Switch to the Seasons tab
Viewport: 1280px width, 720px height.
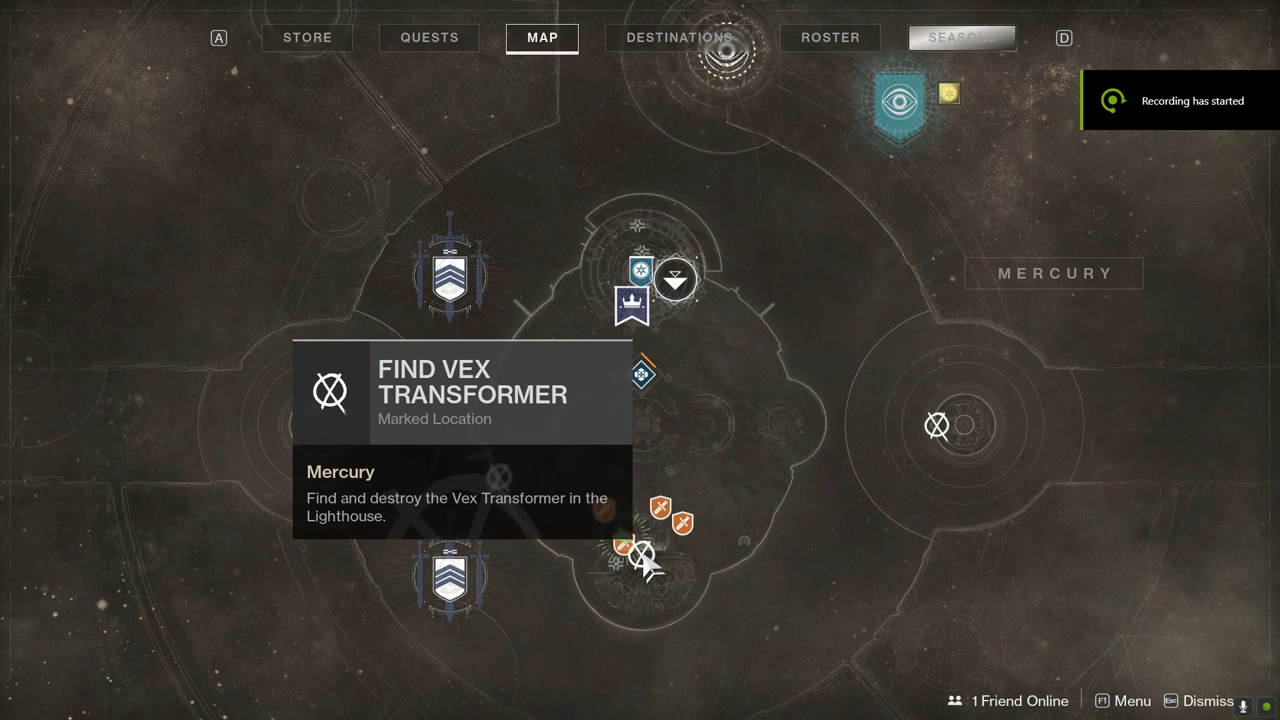pyautogui.click(x=961, y=38)
